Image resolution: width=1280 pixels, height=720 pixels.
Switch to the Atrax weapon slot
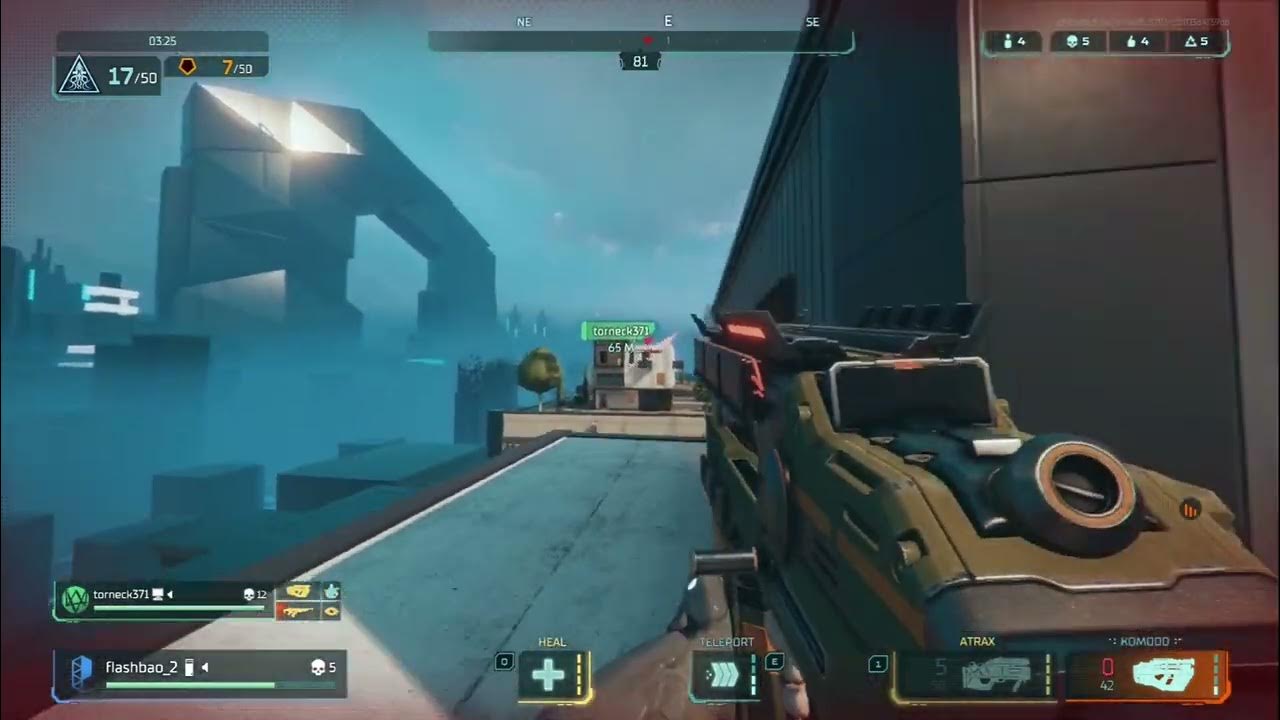coord(971,676)
